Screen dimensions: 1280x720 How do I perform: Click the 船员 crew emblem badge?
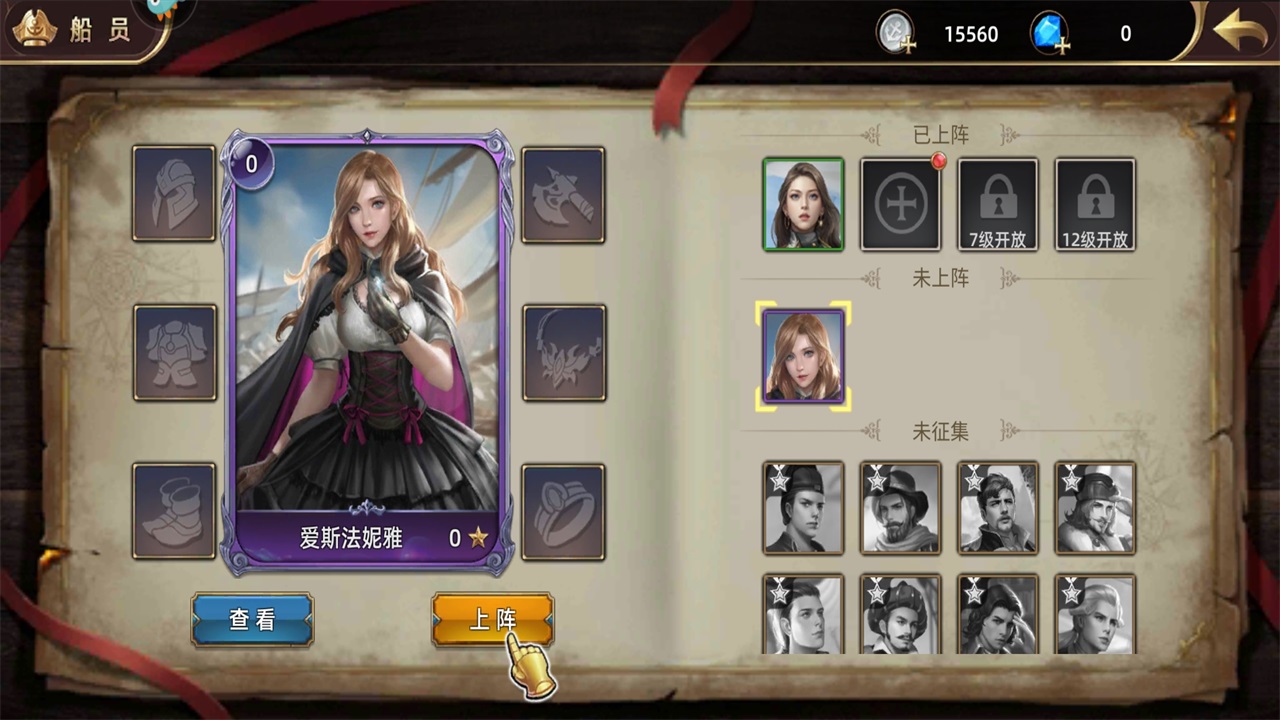coord(33,27)
